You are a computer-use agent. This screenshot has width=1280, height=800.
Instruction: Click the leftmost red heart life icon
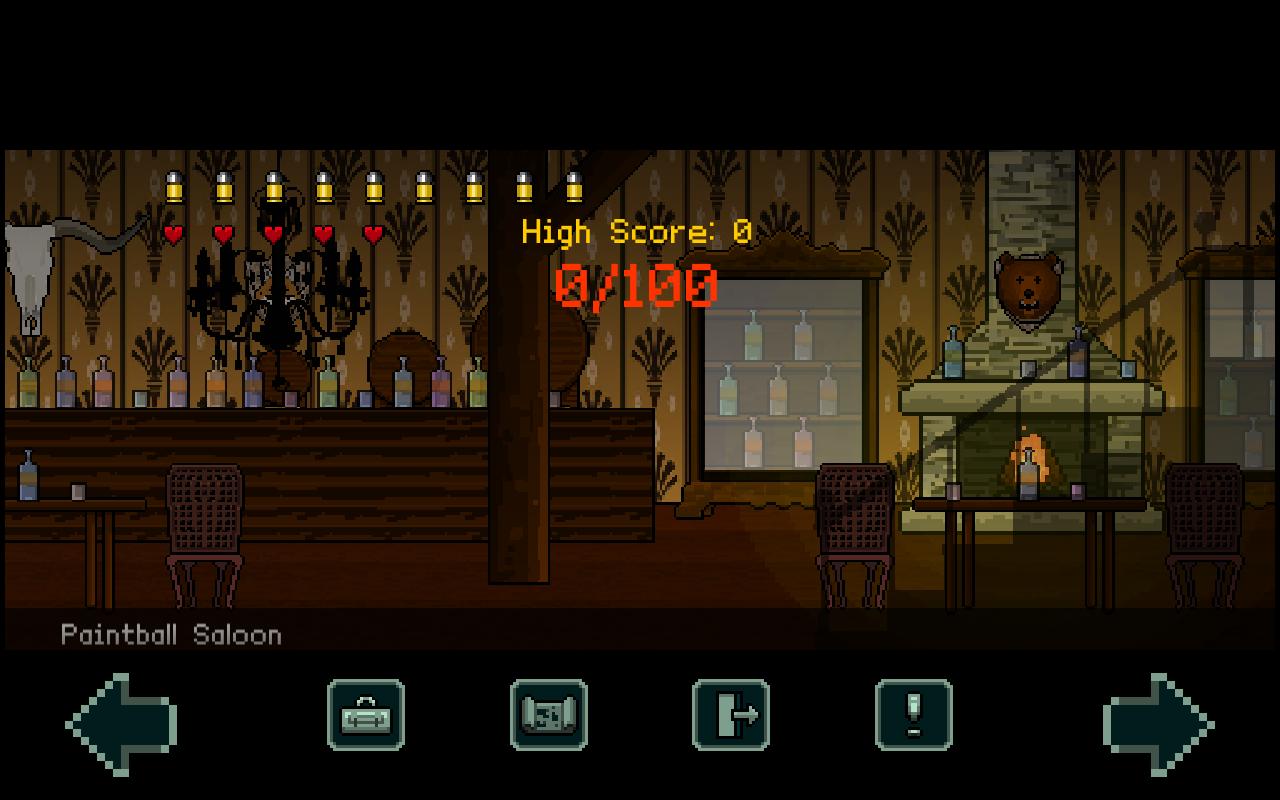(171, 234)
